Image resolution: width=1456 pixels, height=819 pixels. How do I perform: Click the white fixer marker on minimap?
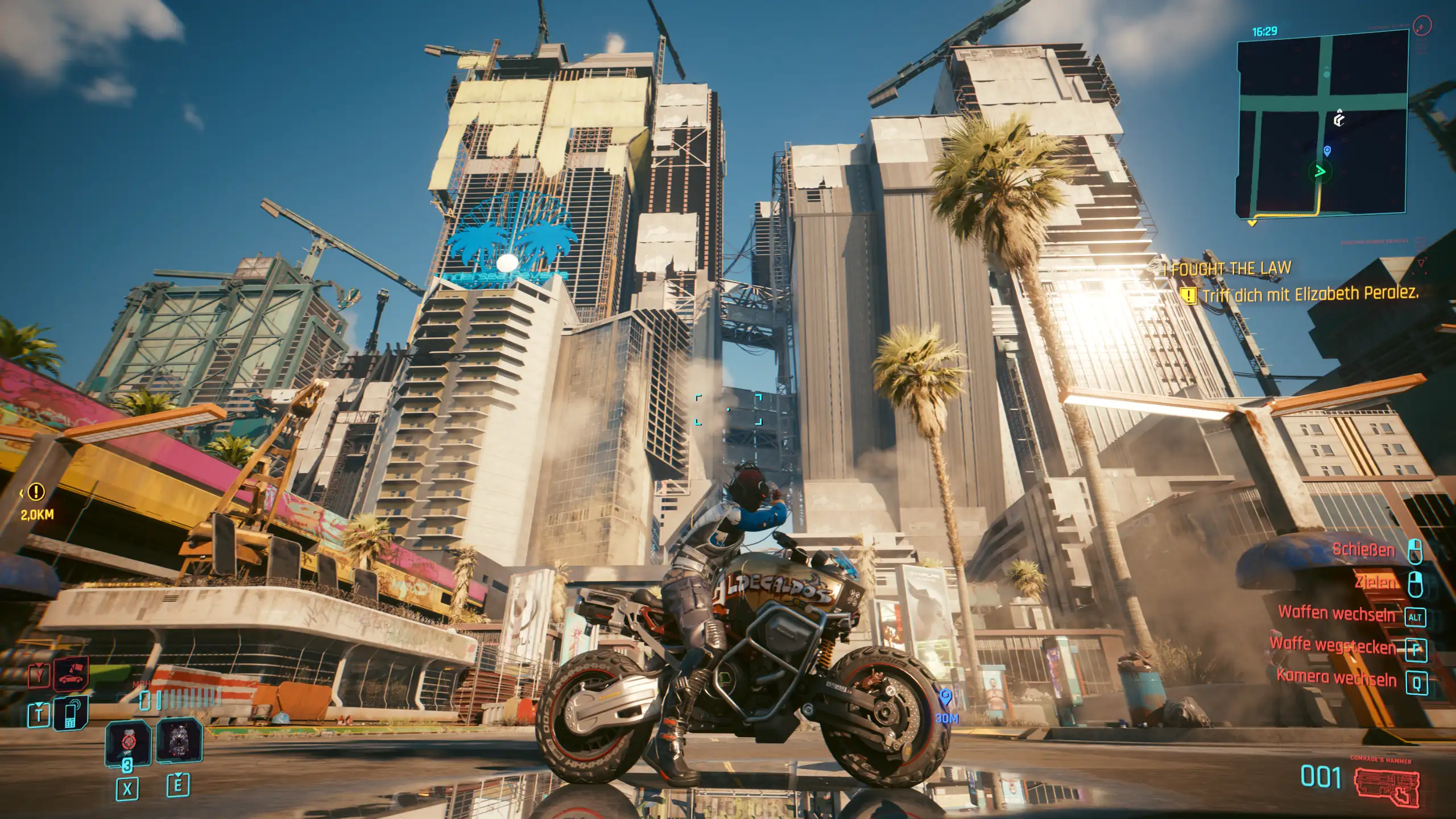pos(1339,119)
